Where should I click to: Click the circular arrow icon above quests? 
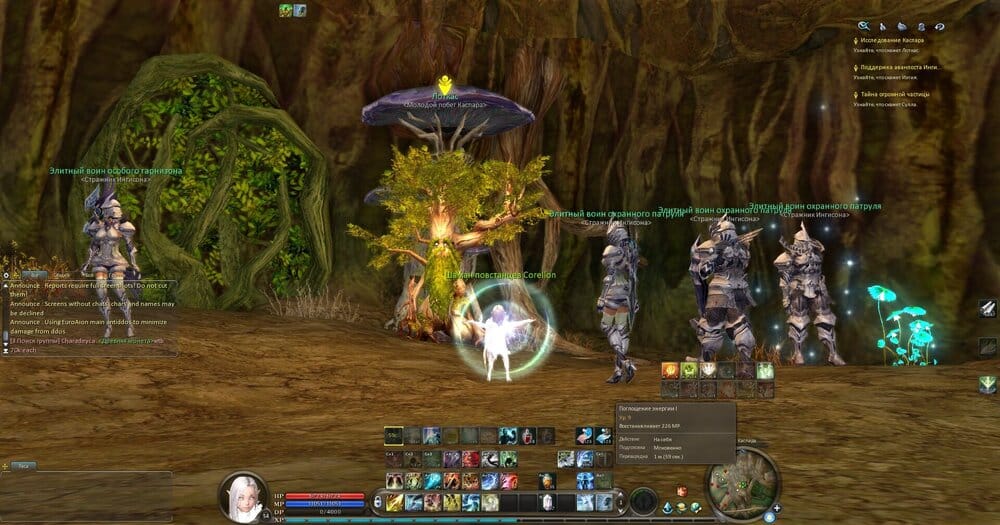pyautogui.click(x=939, y=26)
